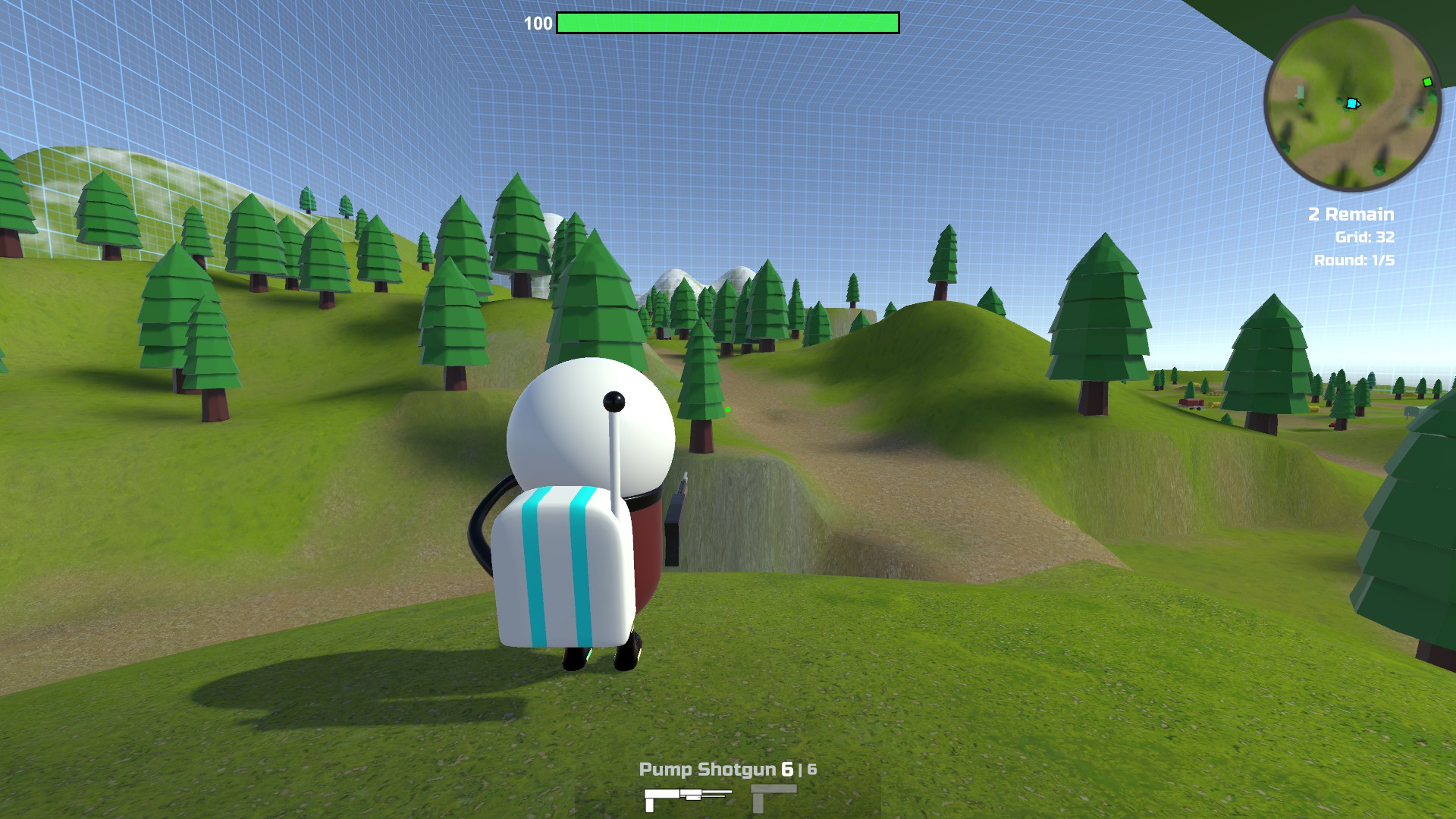The height and width of the screenshot is (819, 1456).
Task: Click the cyan player marker on the minimap
Action: click(1353, 103)
